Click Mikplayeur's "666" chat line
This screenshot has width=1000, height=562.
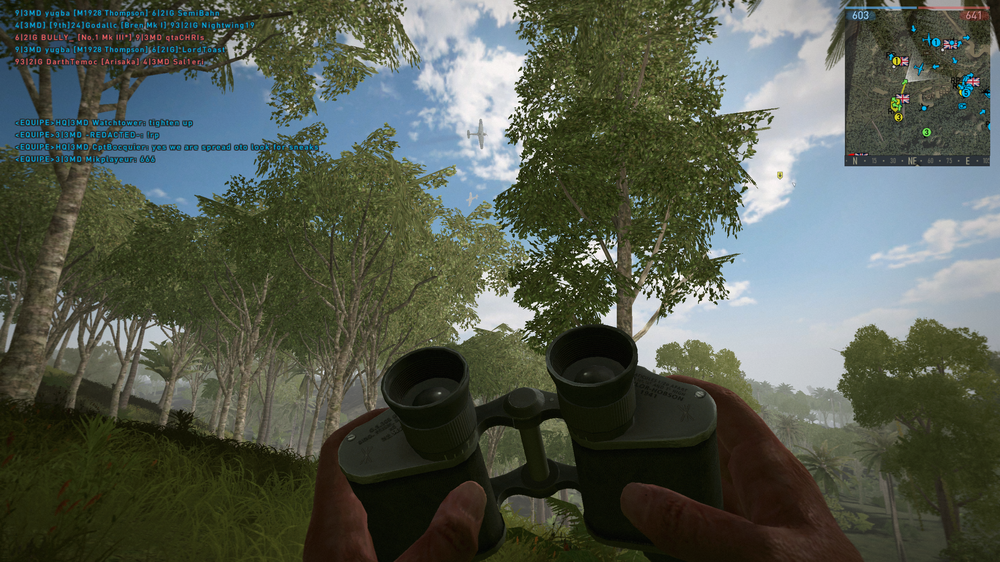pos(85,159)
